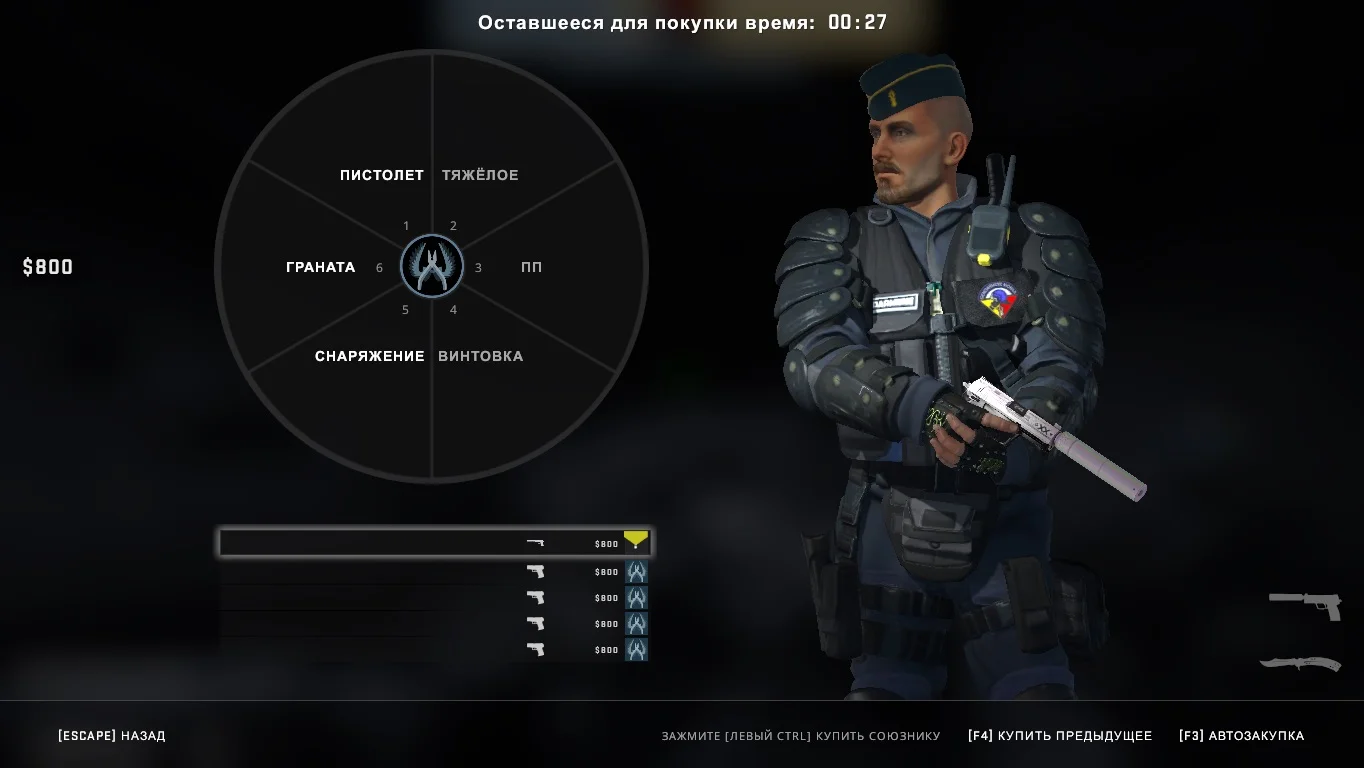The height and width of the screenshot is (768, 1364).
Task: Choose the ПП submachine gun category
Action: [531, 267]
